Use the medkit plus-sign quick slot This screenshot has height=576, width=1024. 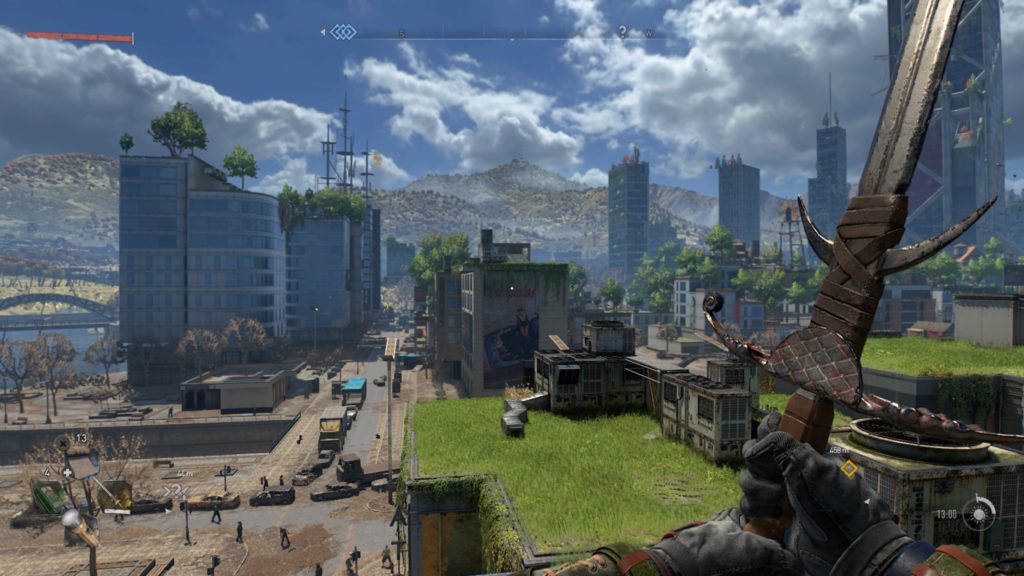point(66,471)
